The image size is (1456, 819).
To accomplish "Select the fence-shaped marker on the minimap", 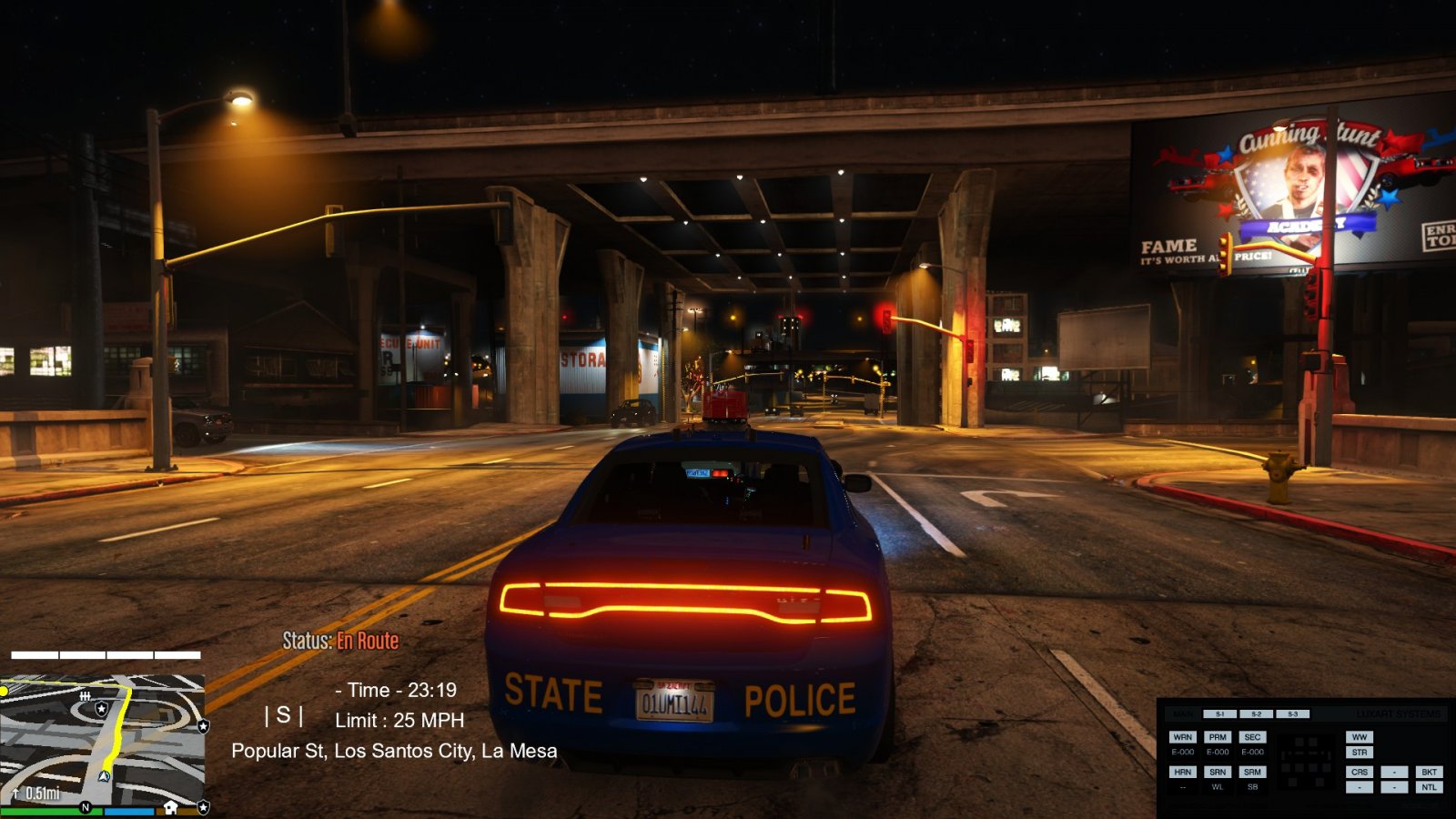I will pos(85,695).
